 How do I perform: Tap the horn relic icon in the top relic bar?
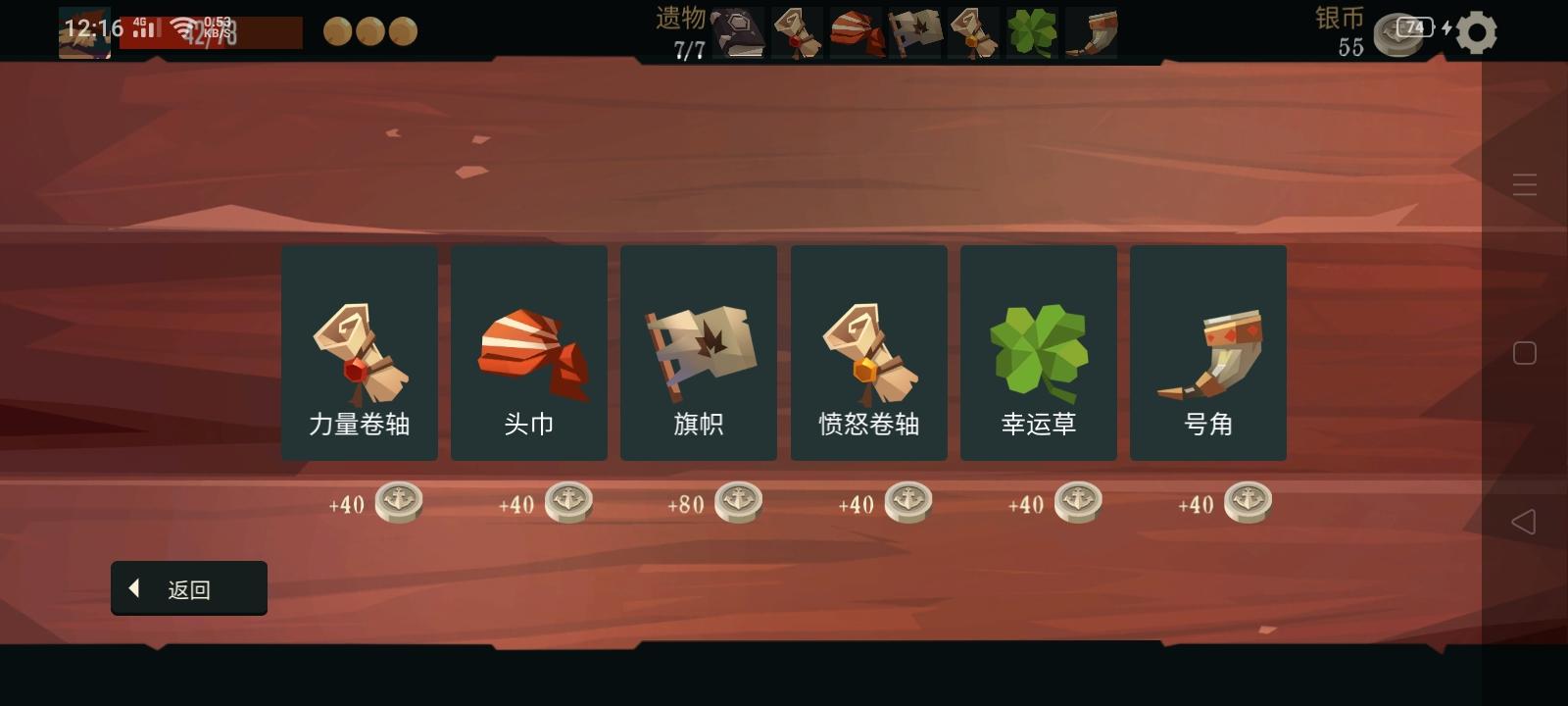click(1091, 30)
